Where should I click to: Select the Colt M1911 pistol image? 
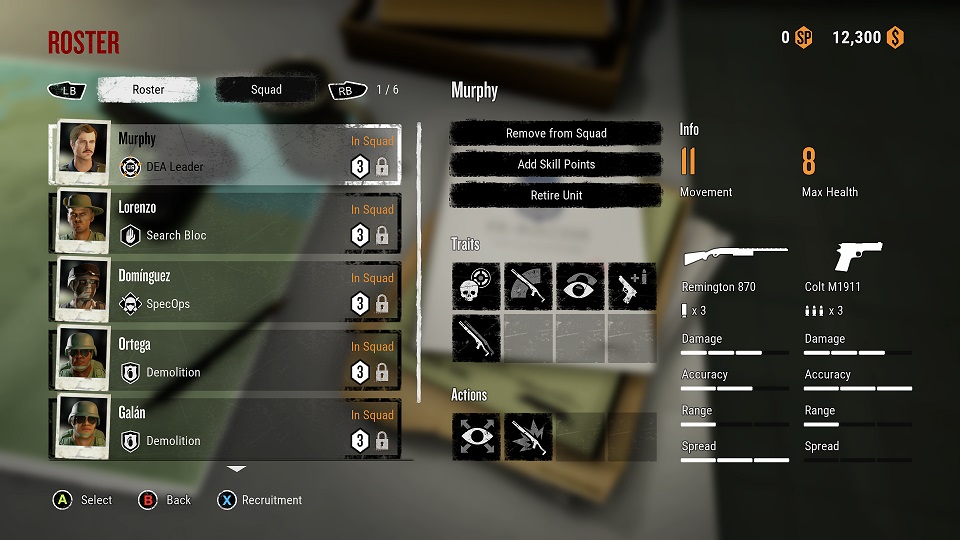(x=858, y=257)
